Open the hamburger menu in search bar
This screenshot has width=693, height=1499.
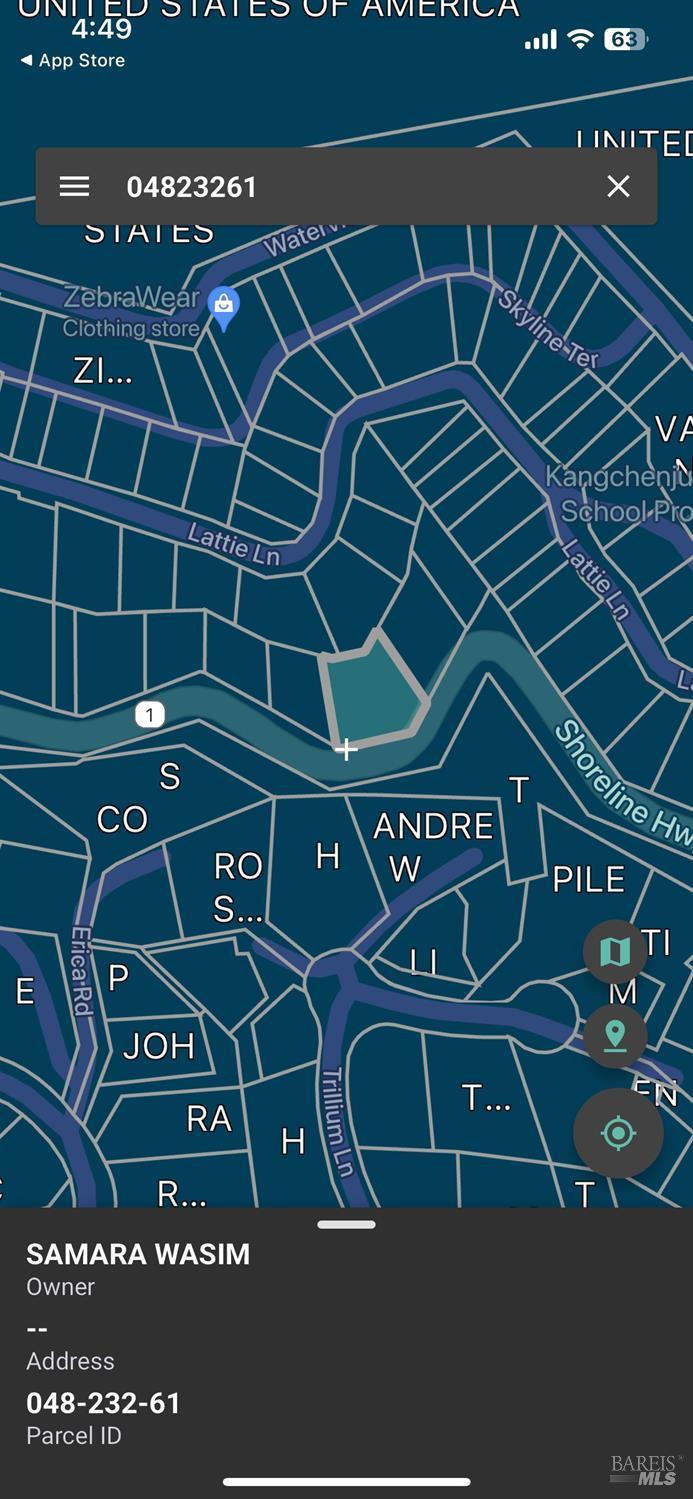pyautogui.click(x=74, y=187)
